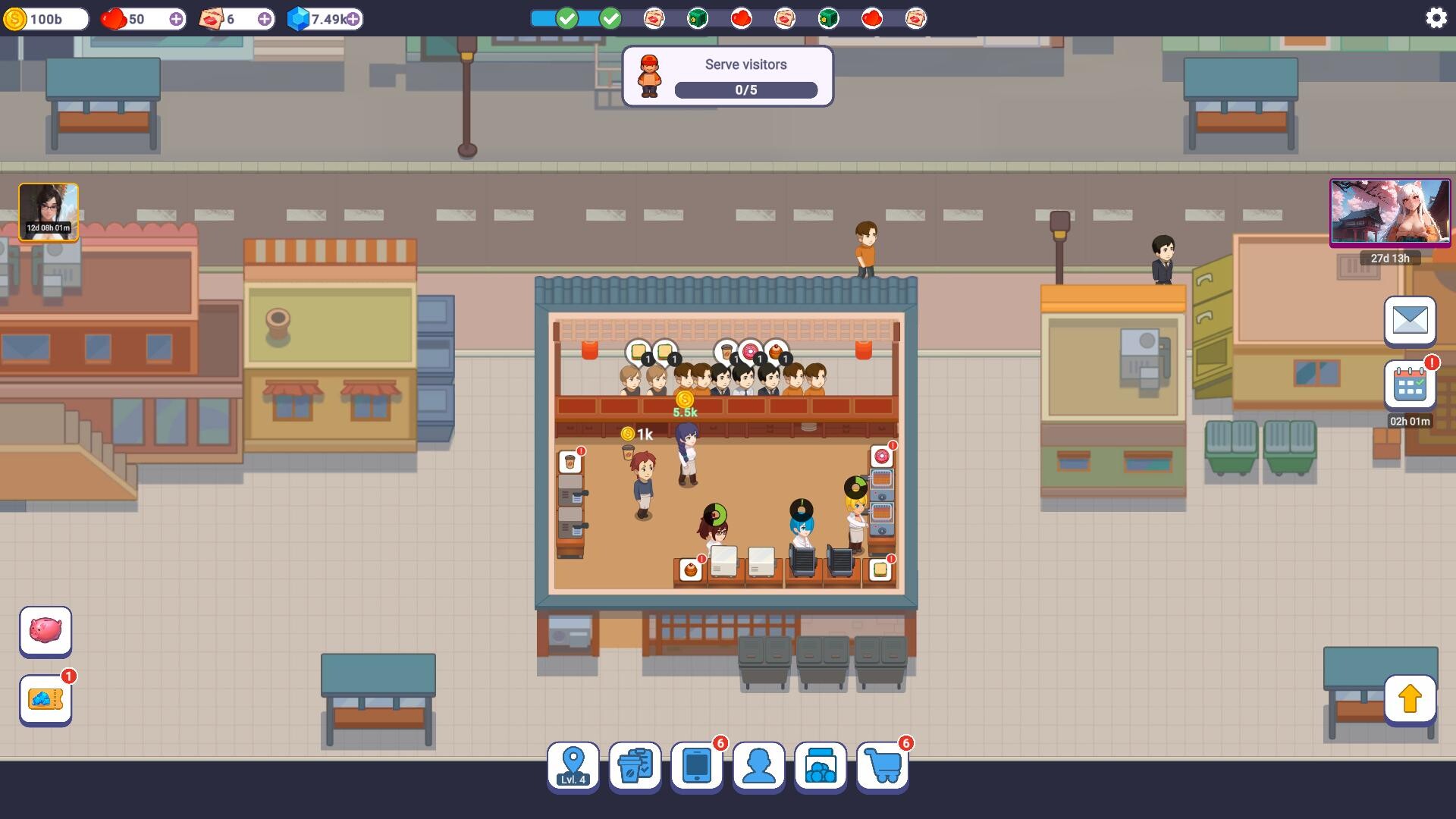Screen dimensions: 1456x819
Task: Open the drink orders checklist
Action: (635, 766)
